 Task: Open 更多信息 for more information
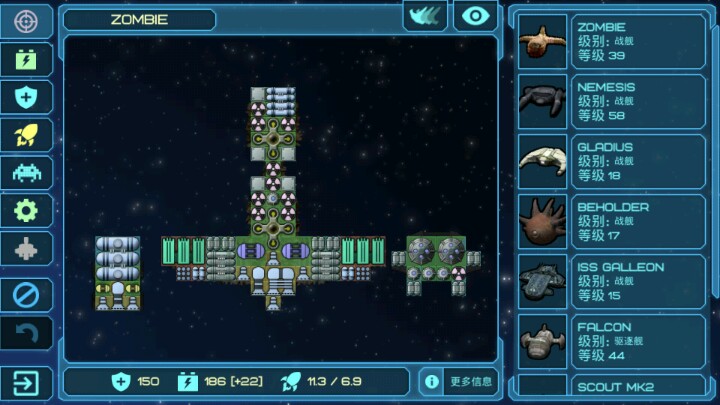pos(458,381)
